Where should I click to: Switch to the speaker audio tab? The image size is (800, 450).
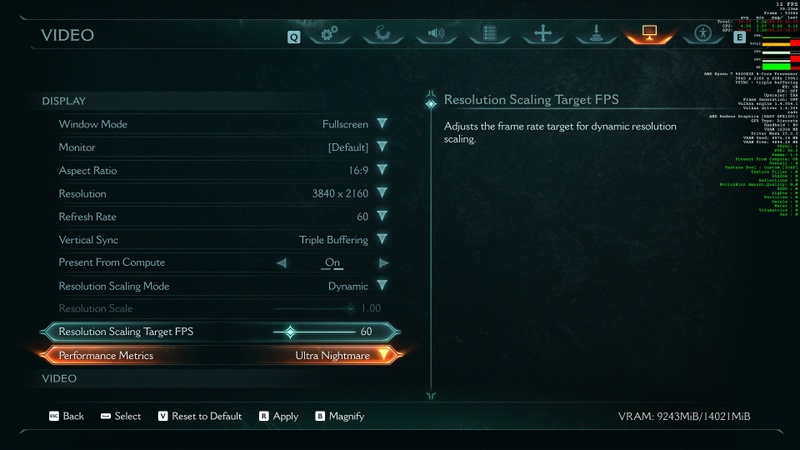[x=436, y=34]
